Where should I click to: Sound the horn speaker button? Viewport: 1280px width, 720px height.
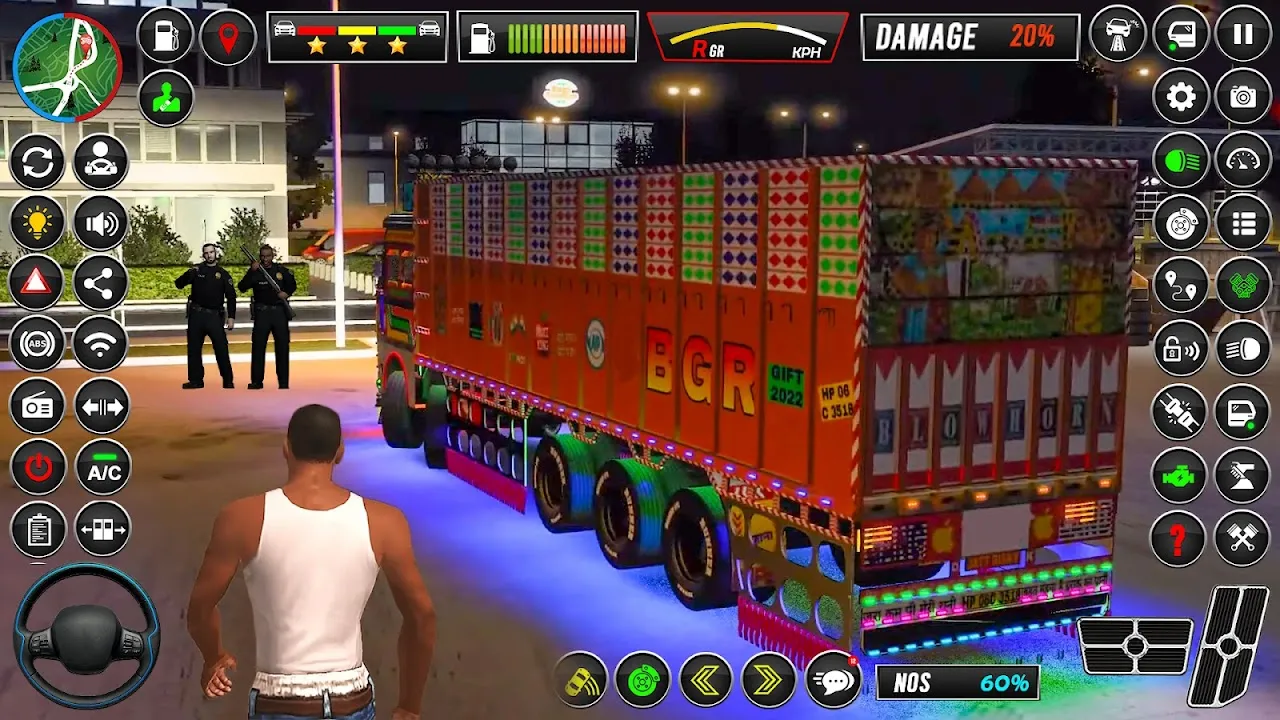(x=101, y=223)
